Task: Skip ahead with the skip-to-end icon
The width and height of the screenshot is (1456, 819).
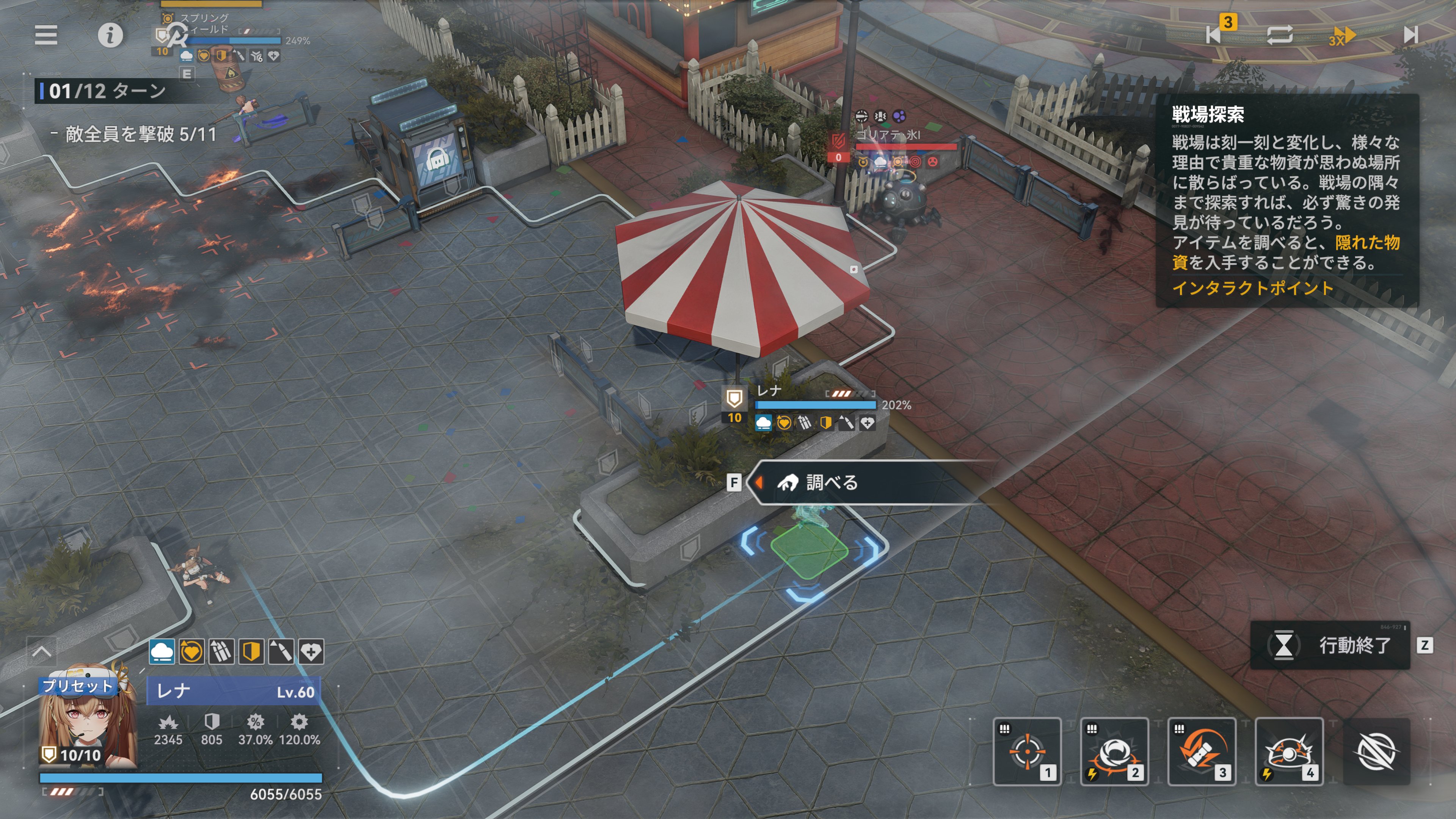Action: tap(1410, 35)
